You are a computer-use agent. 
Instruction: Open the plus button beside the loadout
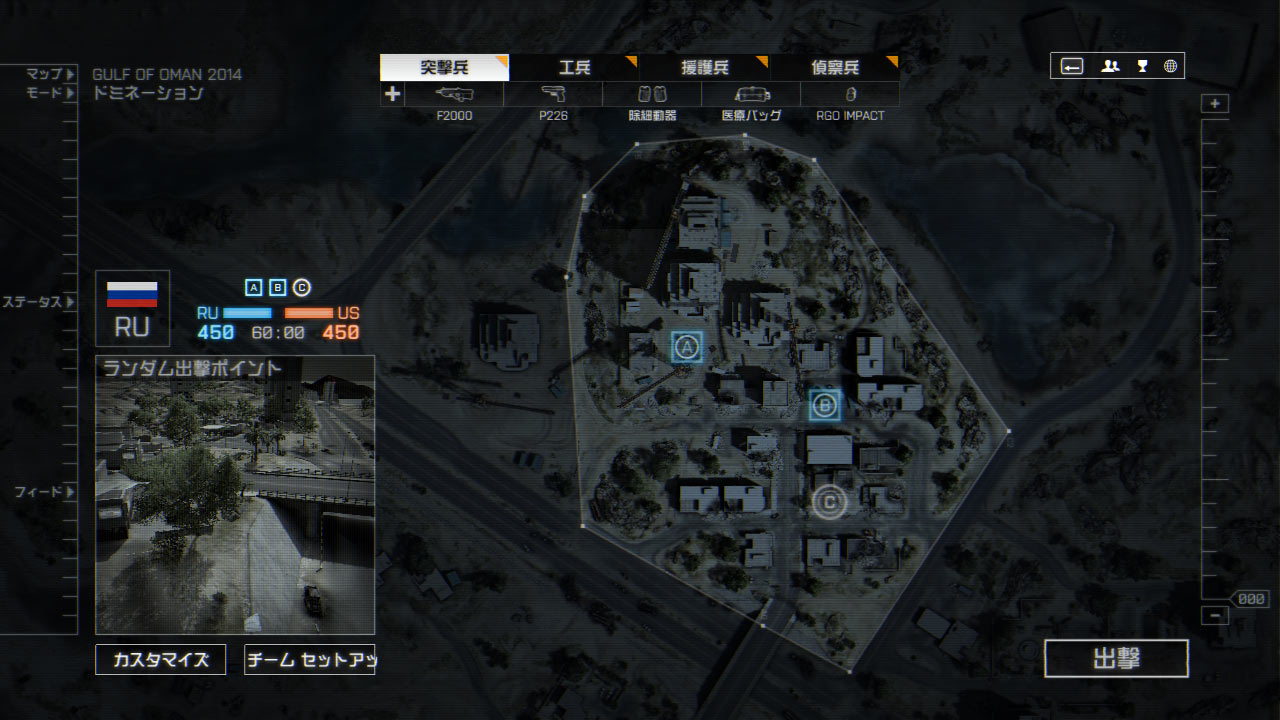[x=392, y=95]
